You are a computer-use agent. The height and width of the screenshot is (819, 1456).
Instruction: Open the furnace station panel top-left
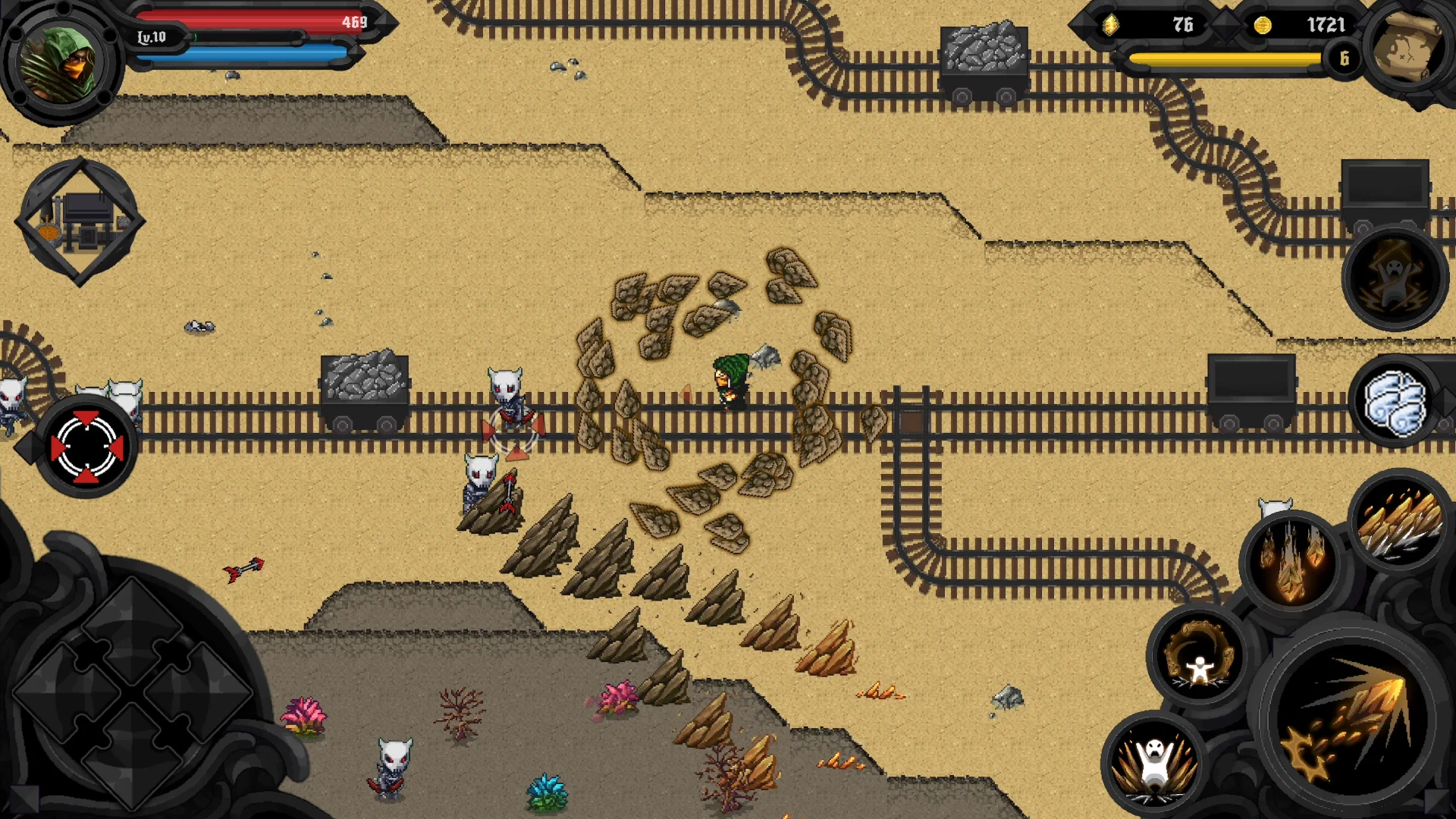tap(83, 220)
